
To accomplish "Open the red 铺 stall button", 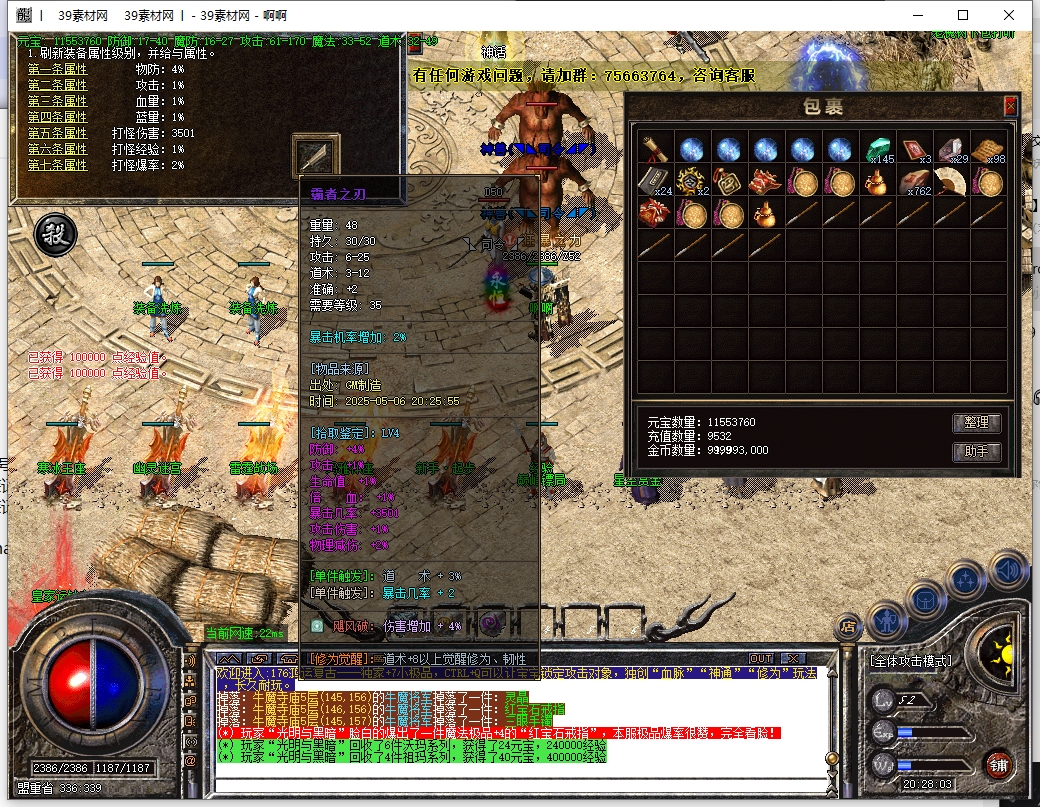I will pos(999,768).
